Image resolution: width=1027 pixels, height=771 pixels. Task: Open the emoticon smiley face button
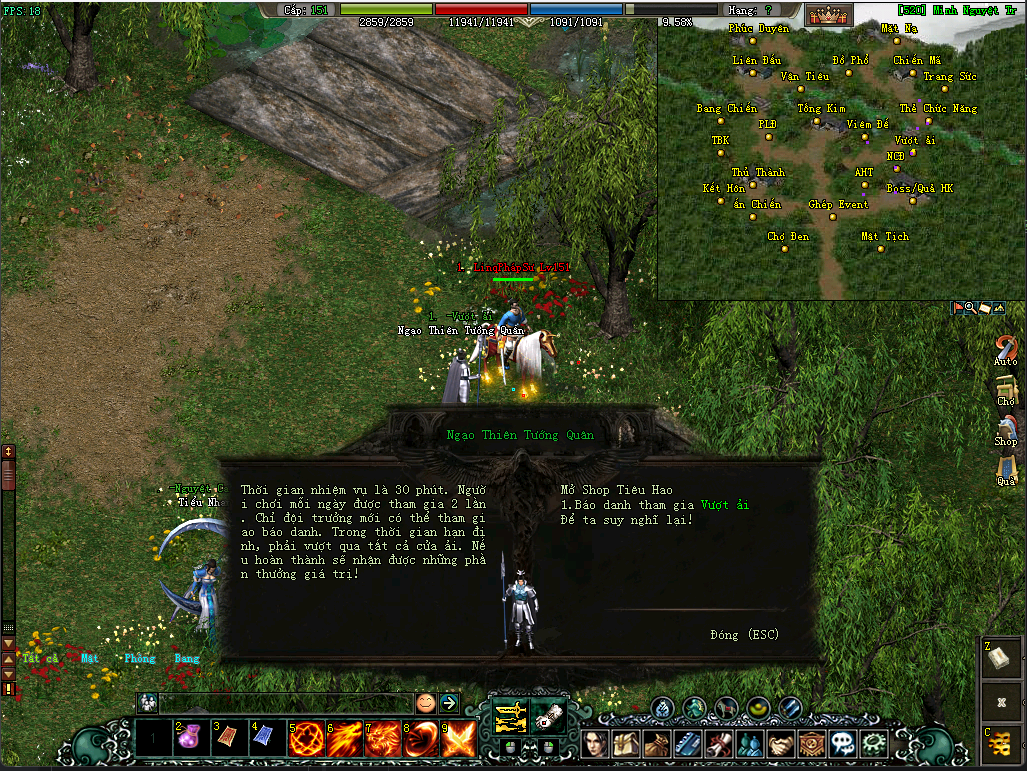(x=426, y=703)
